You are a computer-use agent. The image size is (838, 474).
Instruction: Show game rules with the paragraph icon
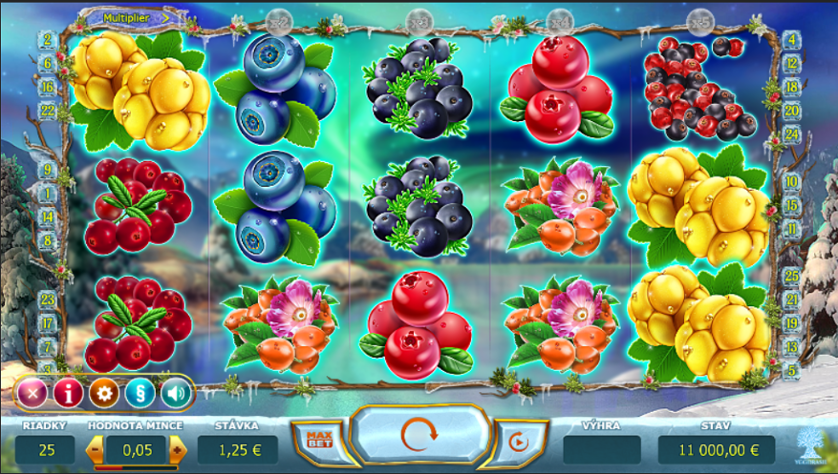pyautogui.click(x=140, y=393)
